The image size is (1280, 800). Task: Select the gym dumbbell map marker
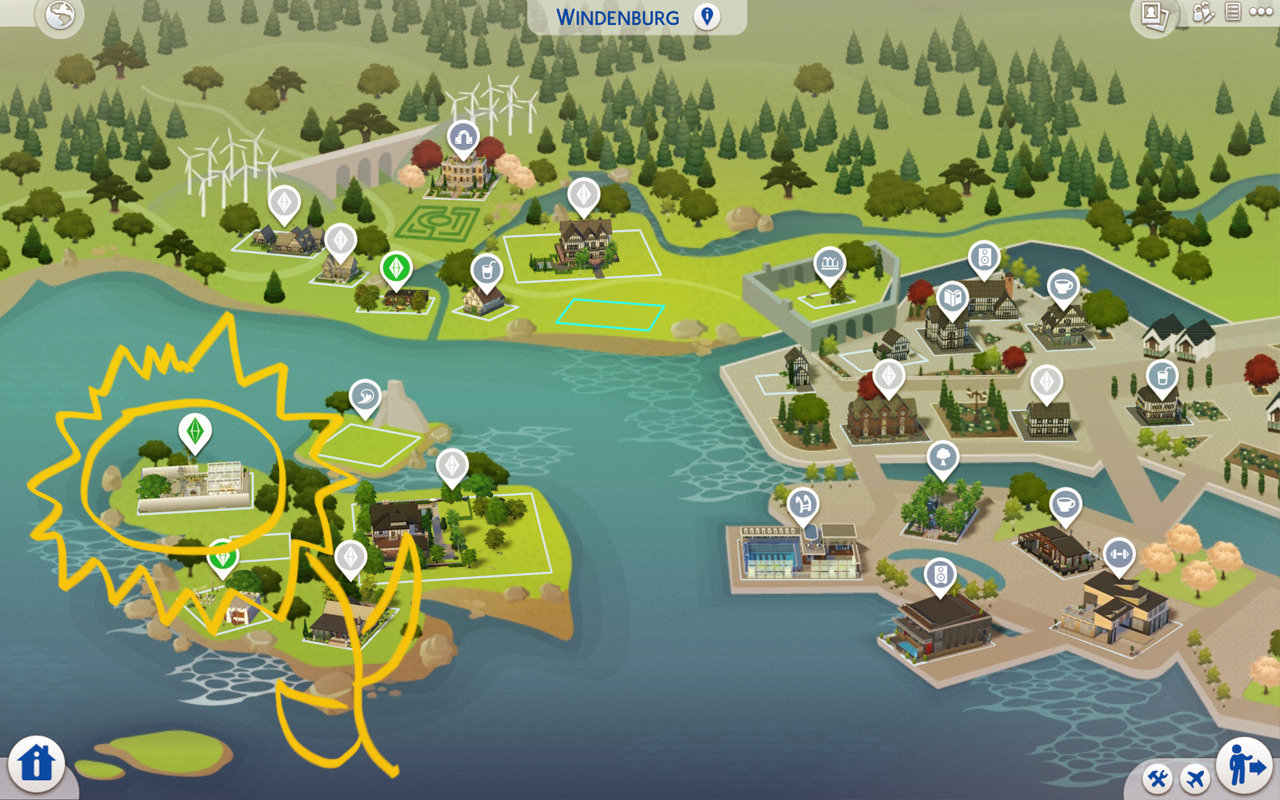tap(1118, 553)
